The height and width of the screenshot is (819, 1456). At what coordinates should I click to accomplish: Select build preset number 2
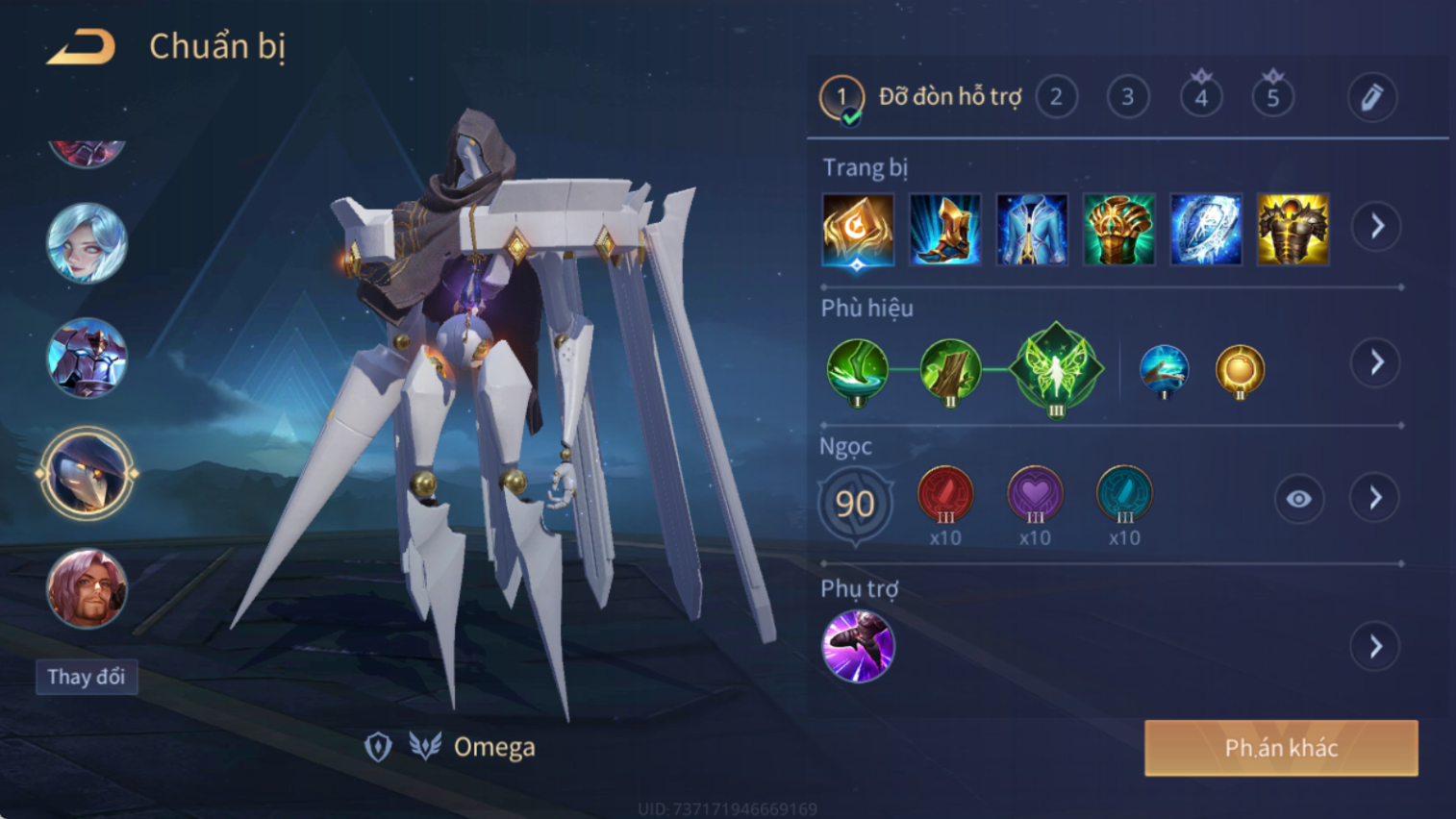click(x=1056, y=97)
